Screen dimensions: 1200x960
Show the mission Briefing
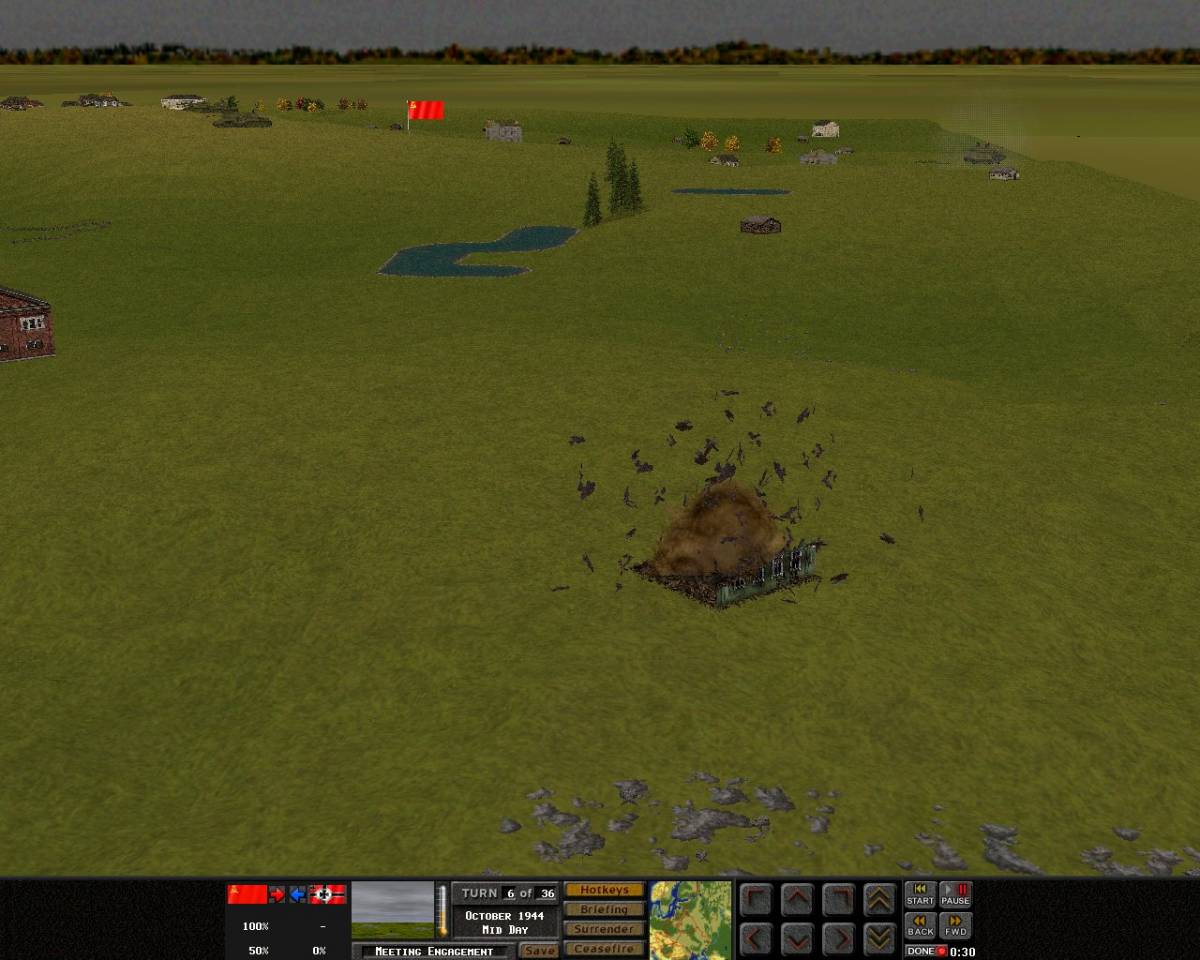pos(604,910)
